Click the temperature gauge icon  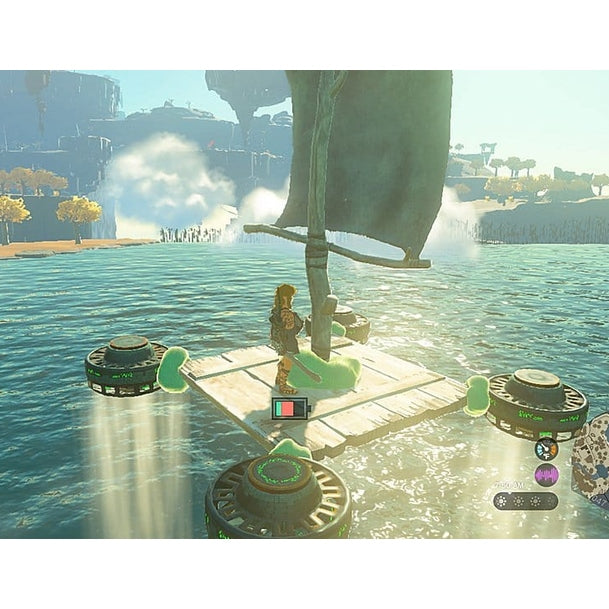(546, 449)
